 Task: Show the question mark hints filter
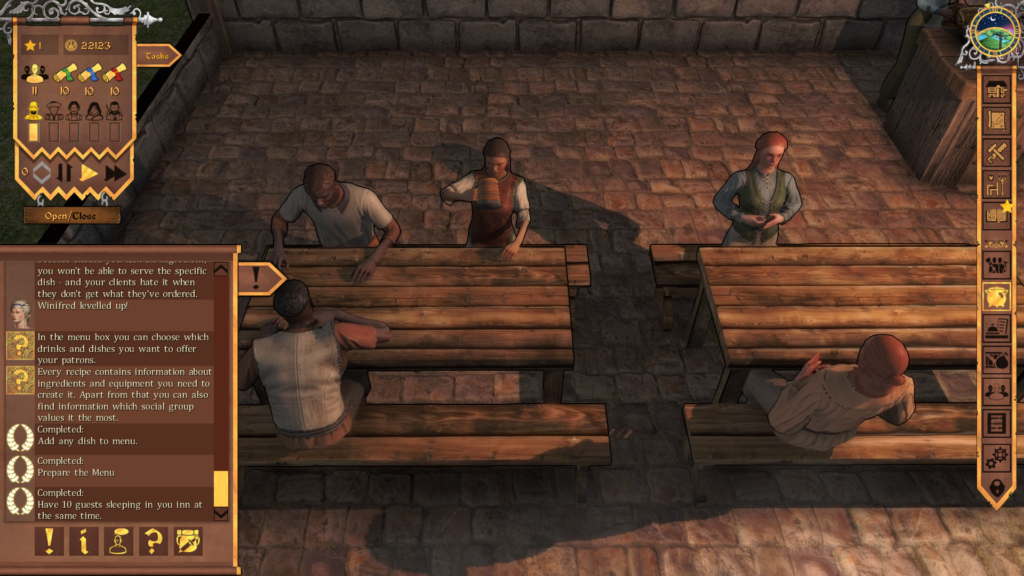(153, 541)
